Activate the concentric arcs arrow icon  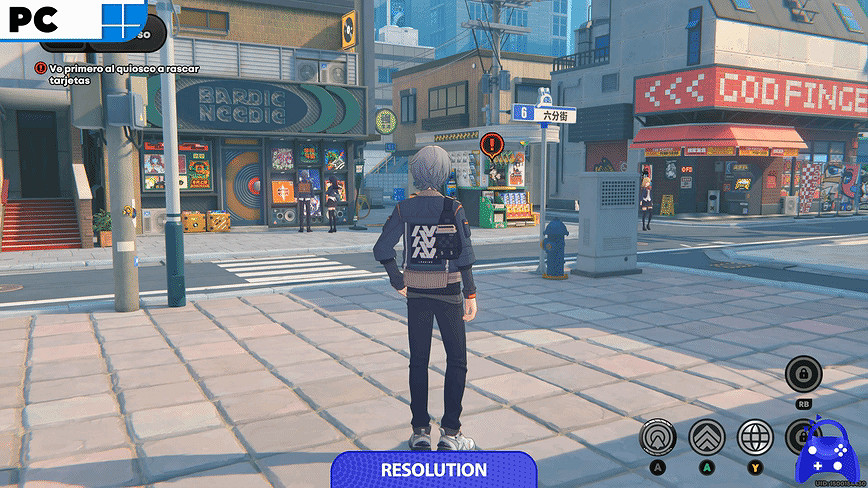(658, 437)
